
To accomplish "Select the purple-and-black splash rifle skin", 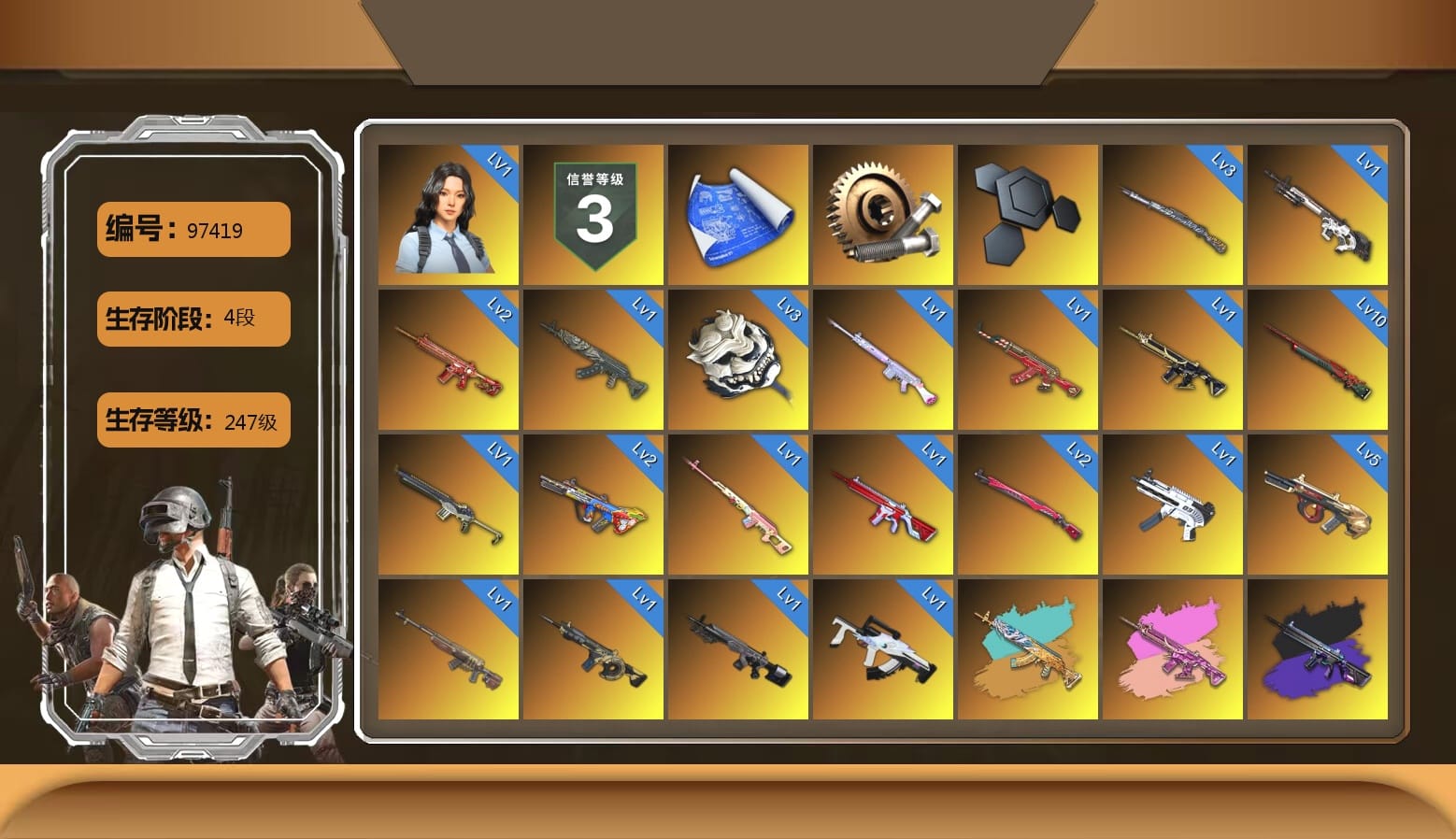I will pos(1320,647).
